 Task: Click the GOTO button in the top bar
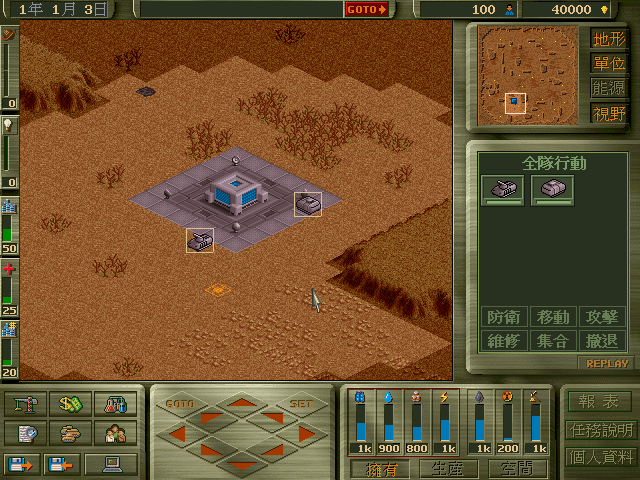(367, 10)
